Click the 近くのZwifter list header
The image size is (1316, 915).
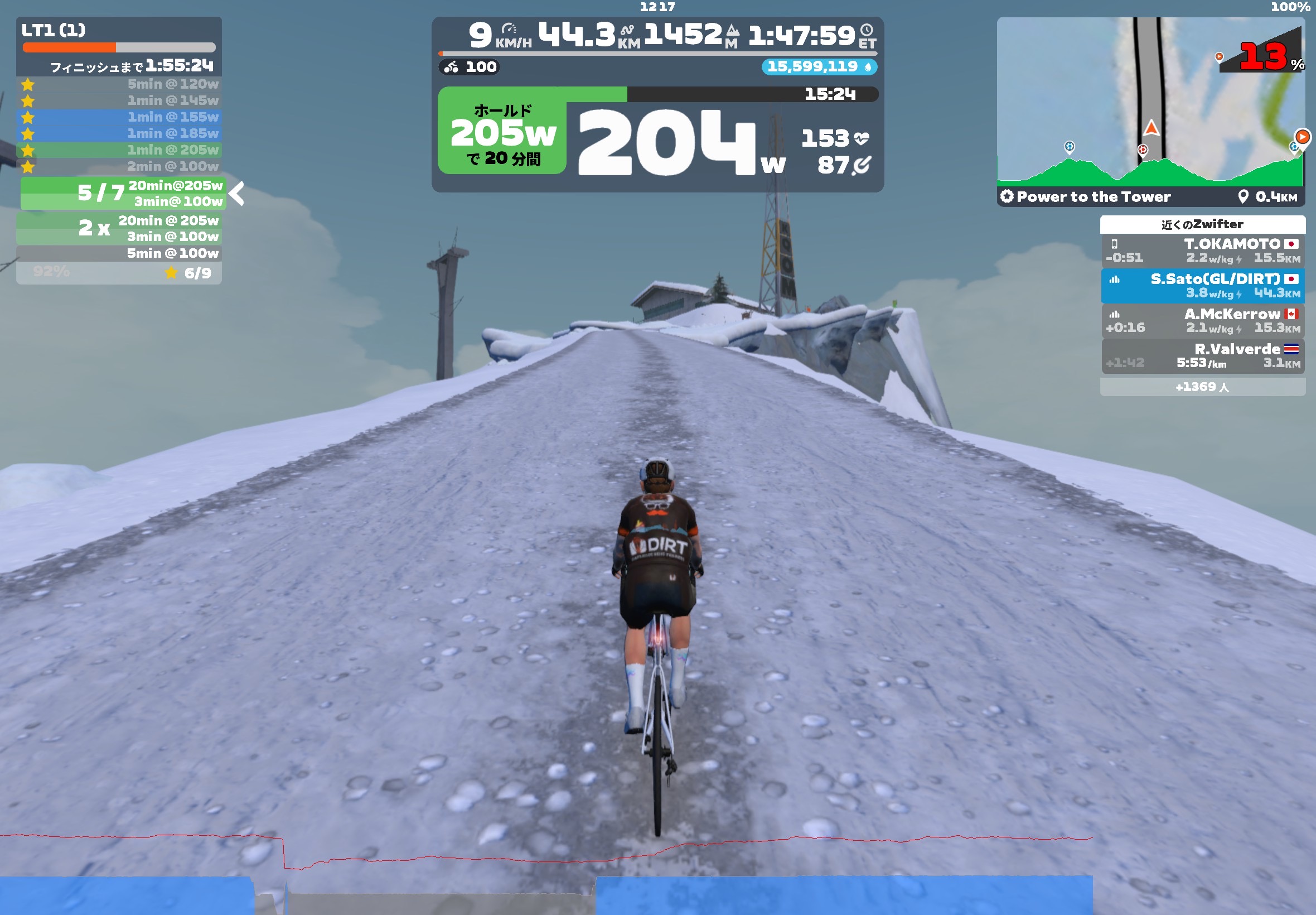pos(1202,224)
